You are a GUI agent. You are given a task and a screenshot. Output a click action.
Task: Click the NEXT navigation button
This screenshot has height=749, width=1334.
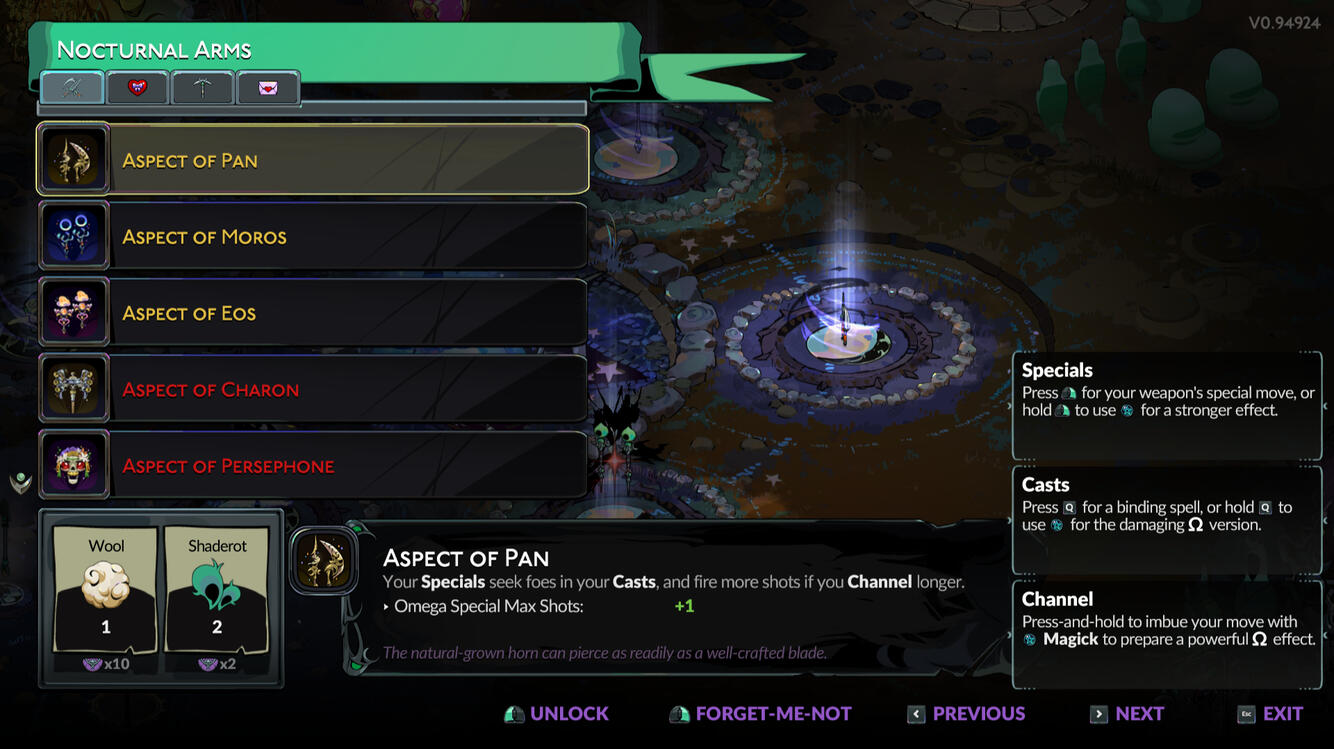(1127, 713)
